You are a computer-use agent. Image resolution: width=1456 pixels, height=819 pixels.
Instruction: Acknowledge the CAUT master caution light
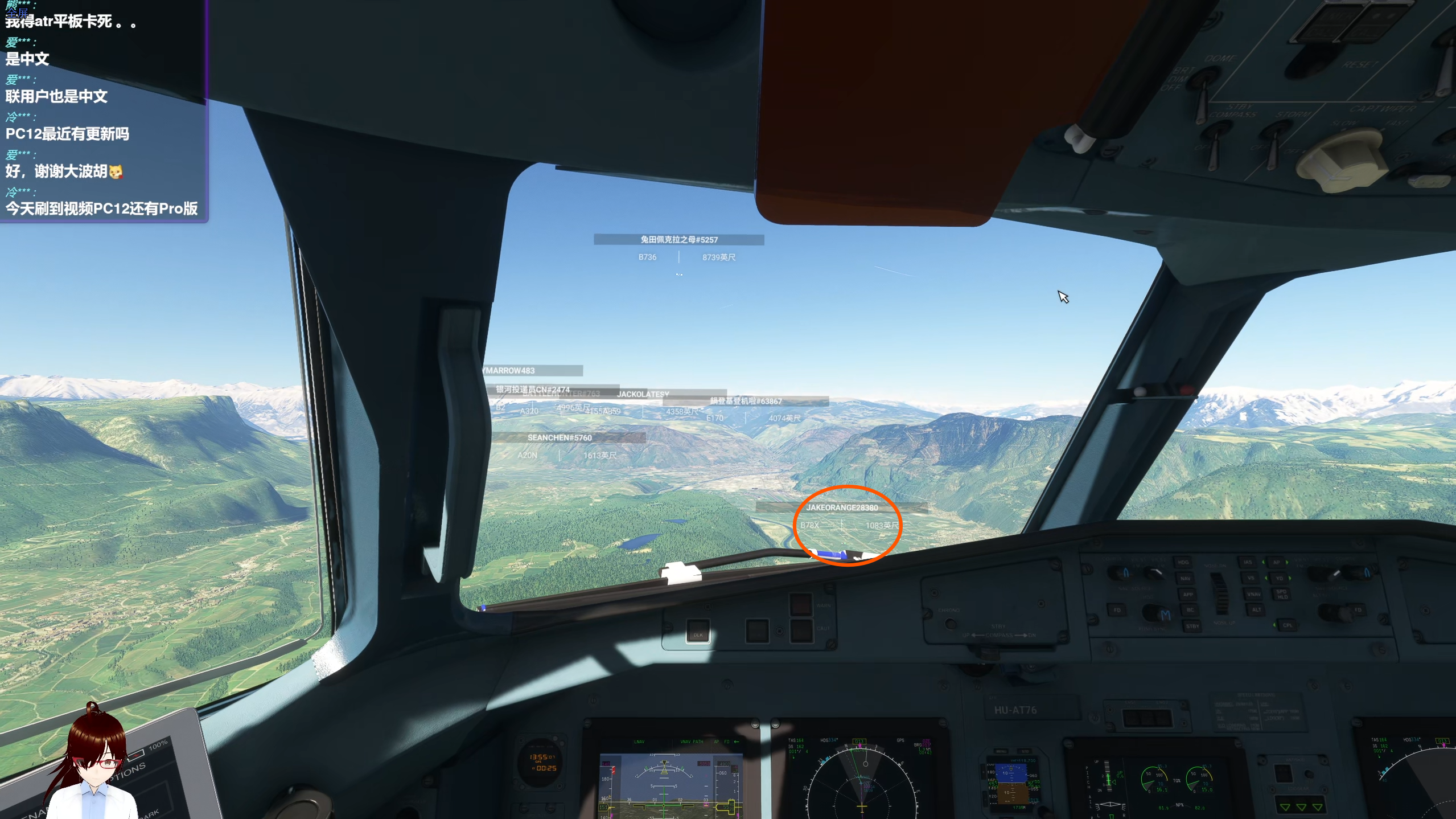coord(801,630)
